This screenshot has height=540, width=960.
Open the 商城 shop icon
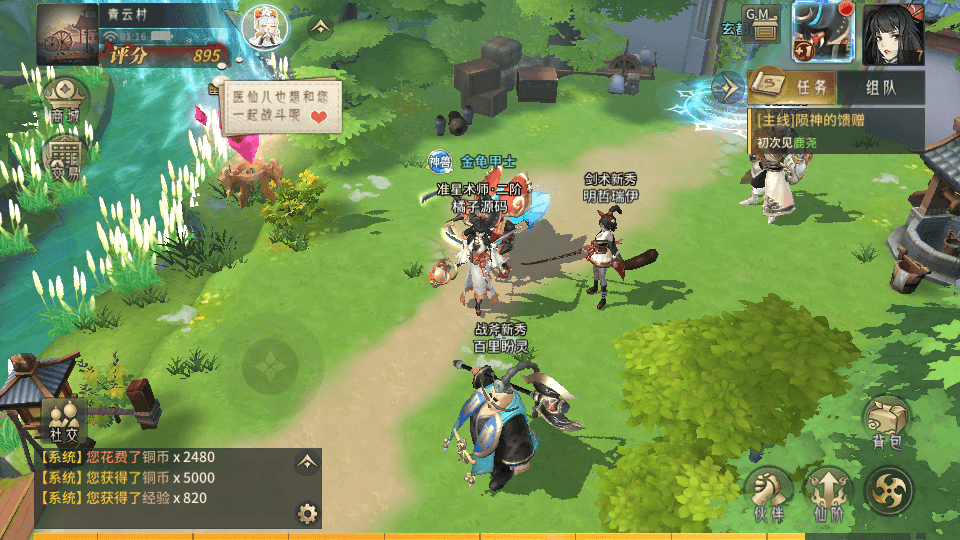point(66,102)
